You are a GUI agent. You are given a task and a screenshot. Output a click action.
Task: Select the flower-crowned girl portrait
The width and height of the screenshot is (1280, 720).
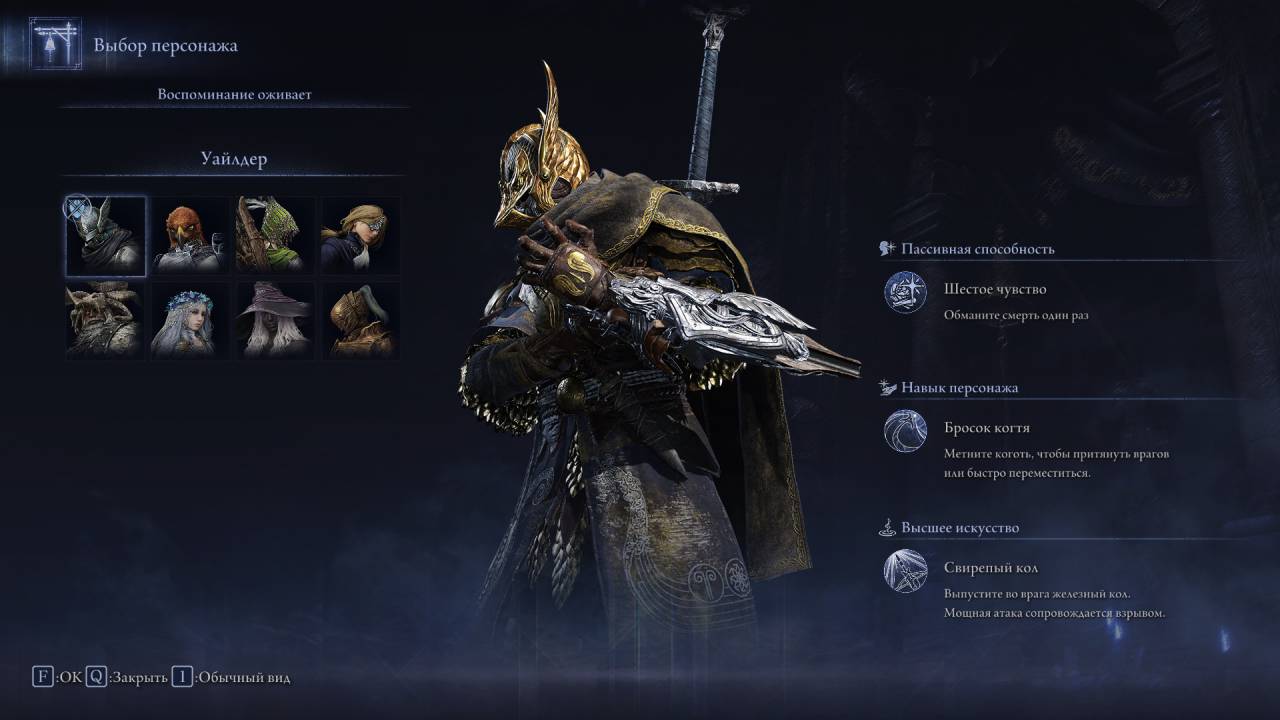(x=190, y=320)
